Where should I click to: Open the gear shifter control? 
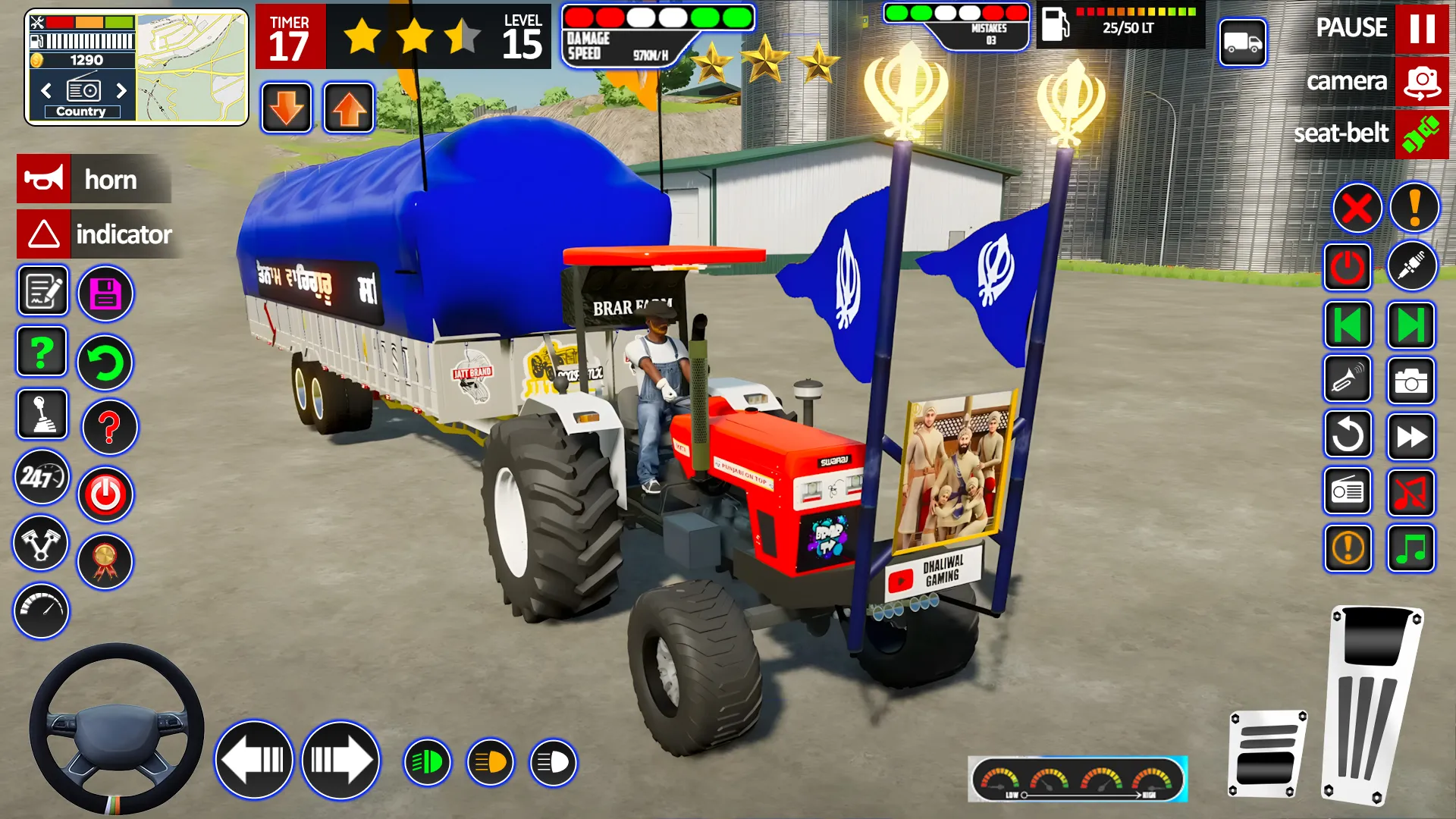42,415
